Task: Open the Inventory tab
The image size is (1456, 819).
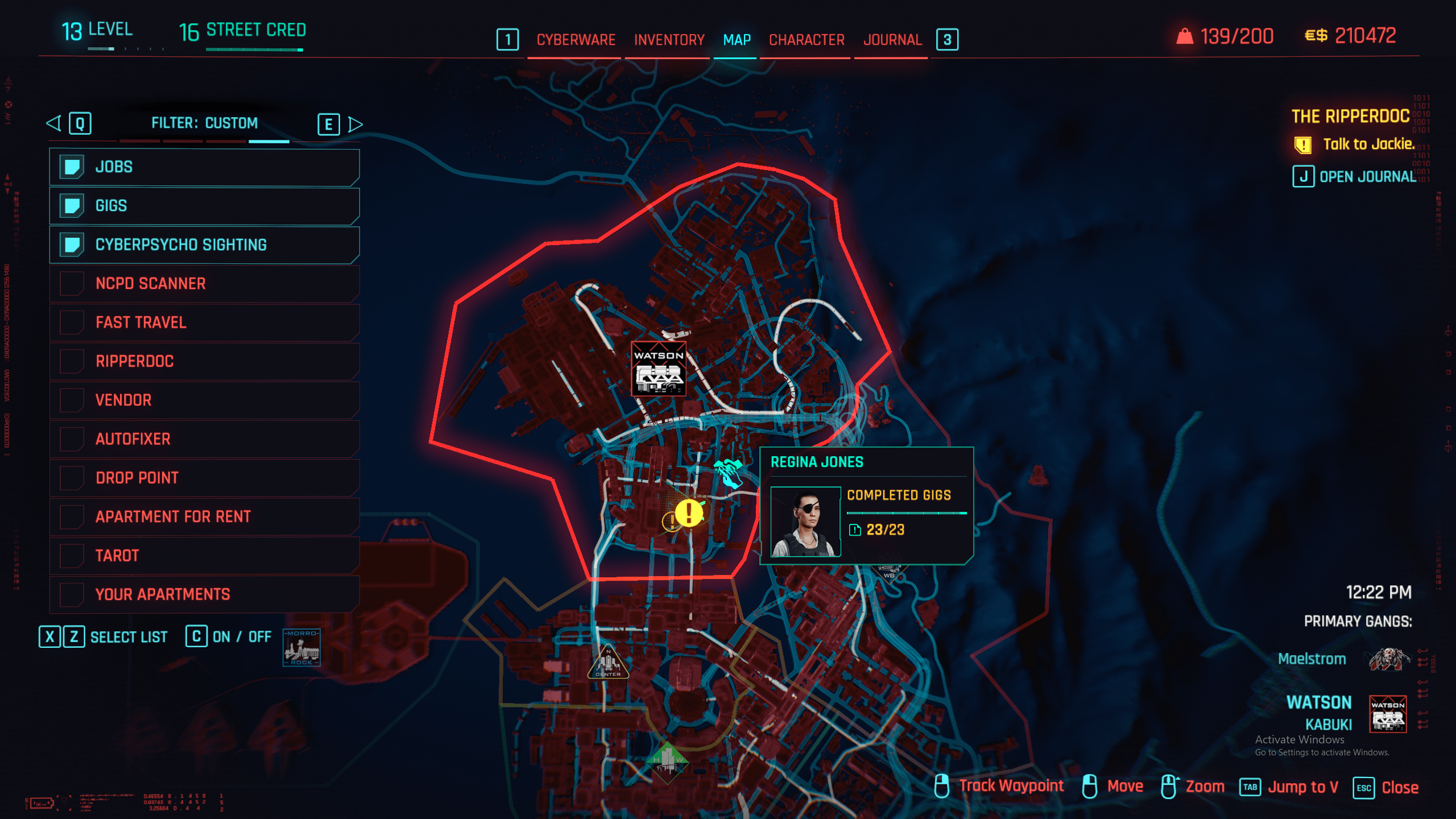Action: click(669, 40)
